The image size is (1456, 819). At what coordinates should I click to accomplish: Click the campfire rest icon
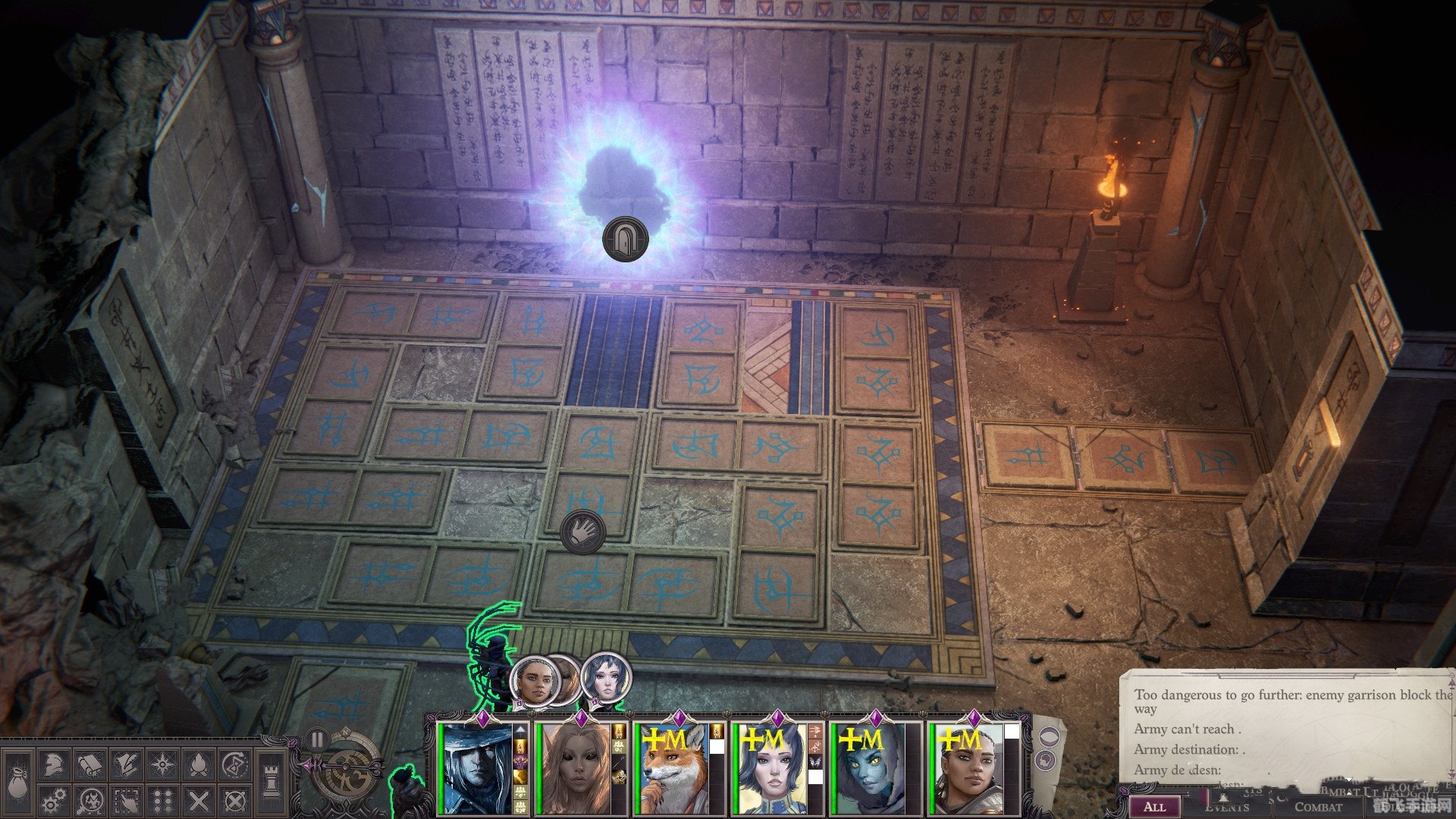click(x=198, y=766)
